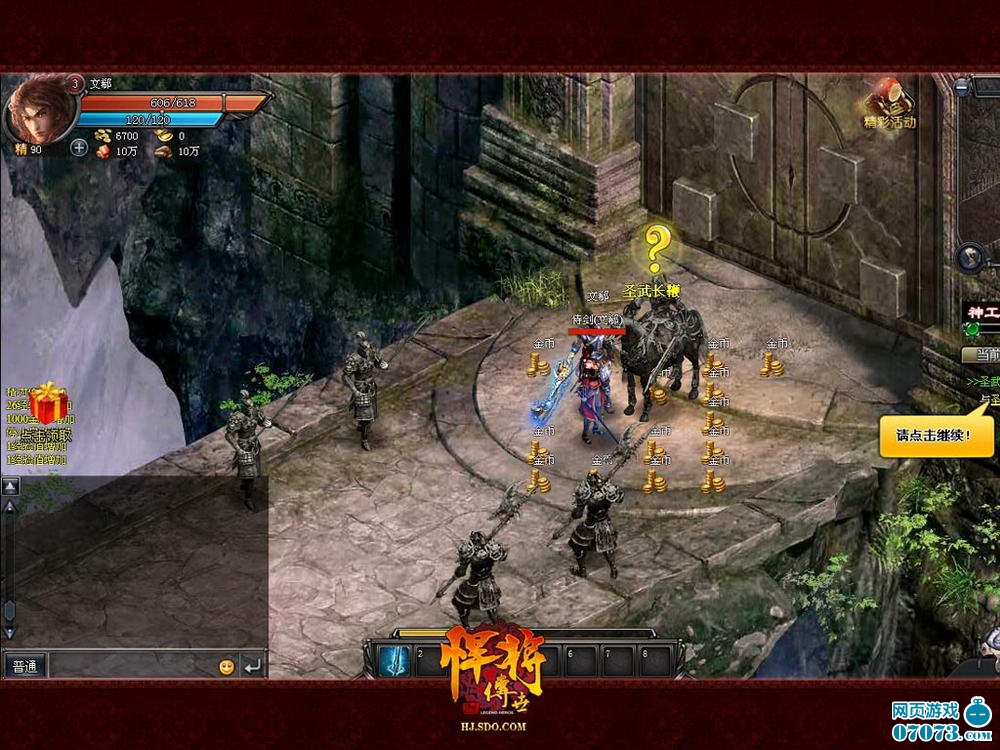1000x750 pixels.
Task: Click the round plus button under the health bars
Action: click(80, 147)
